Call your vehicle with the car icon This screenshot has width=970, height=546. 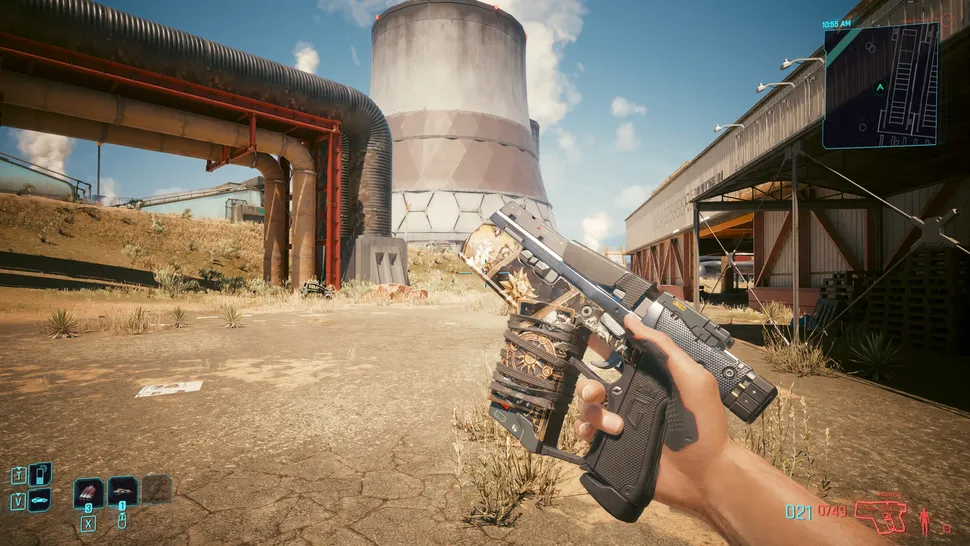click(x=40, y=499)
